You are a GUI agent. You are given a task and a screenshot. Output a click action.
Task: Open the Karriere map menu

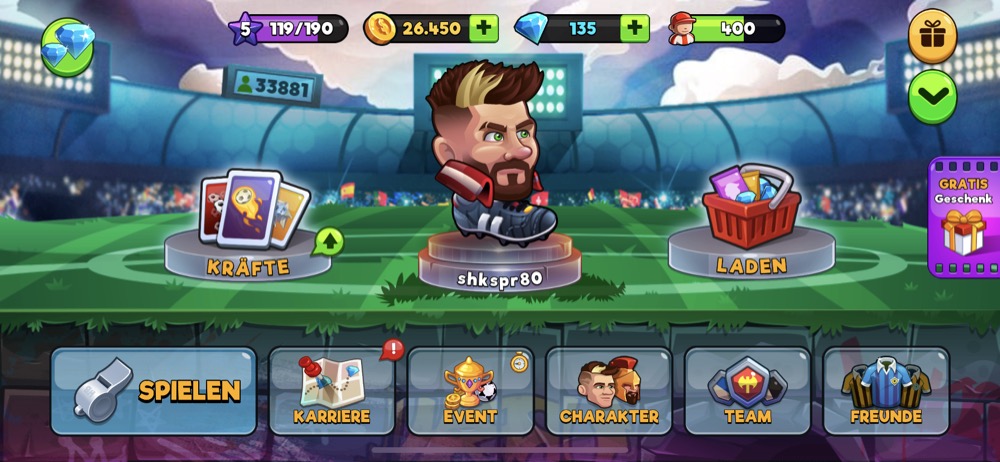point(332,391)
